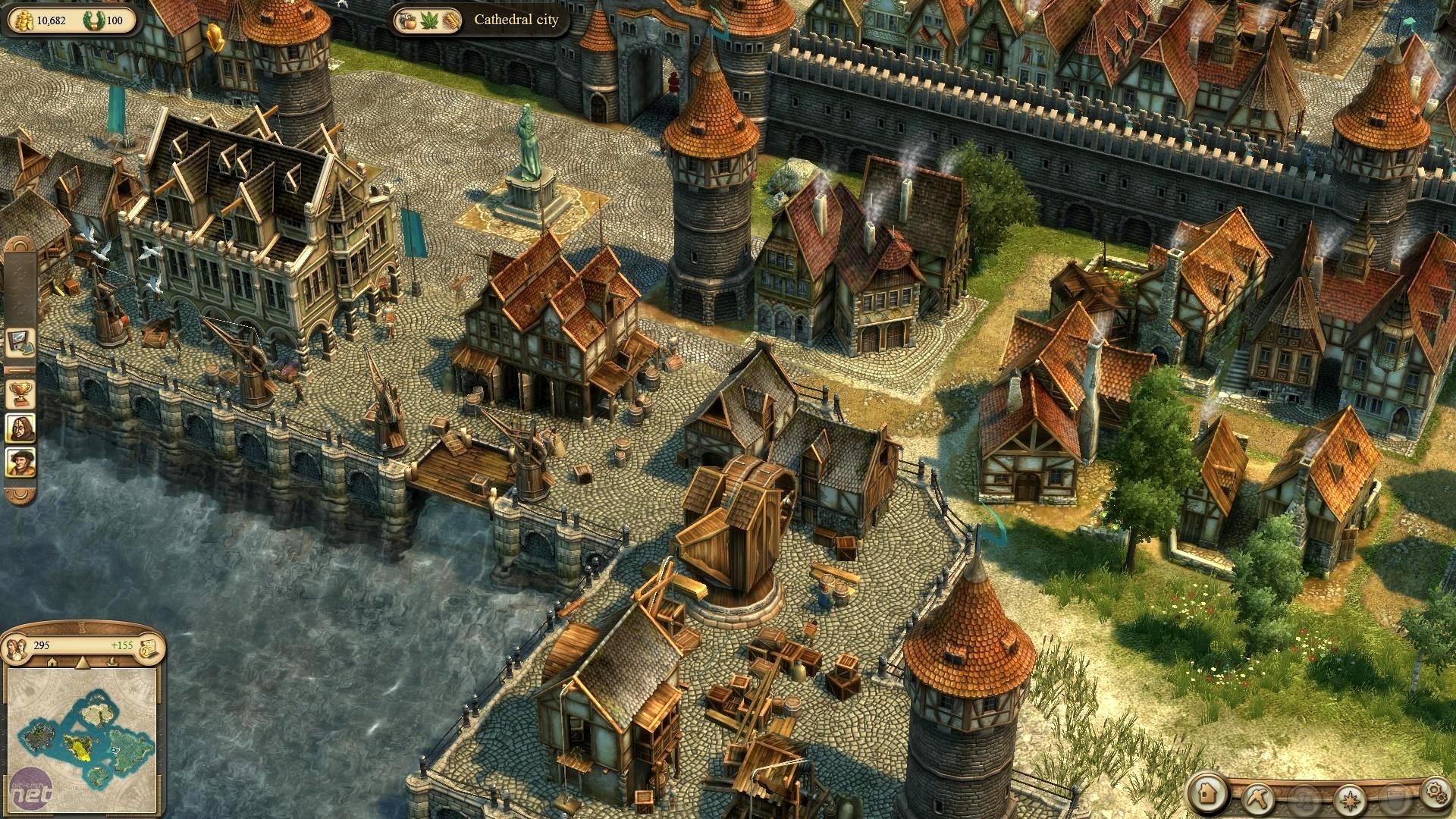Select the demolition pickaxe tool
This screenshot has width=1456, height=819.
click(1260, 796)
